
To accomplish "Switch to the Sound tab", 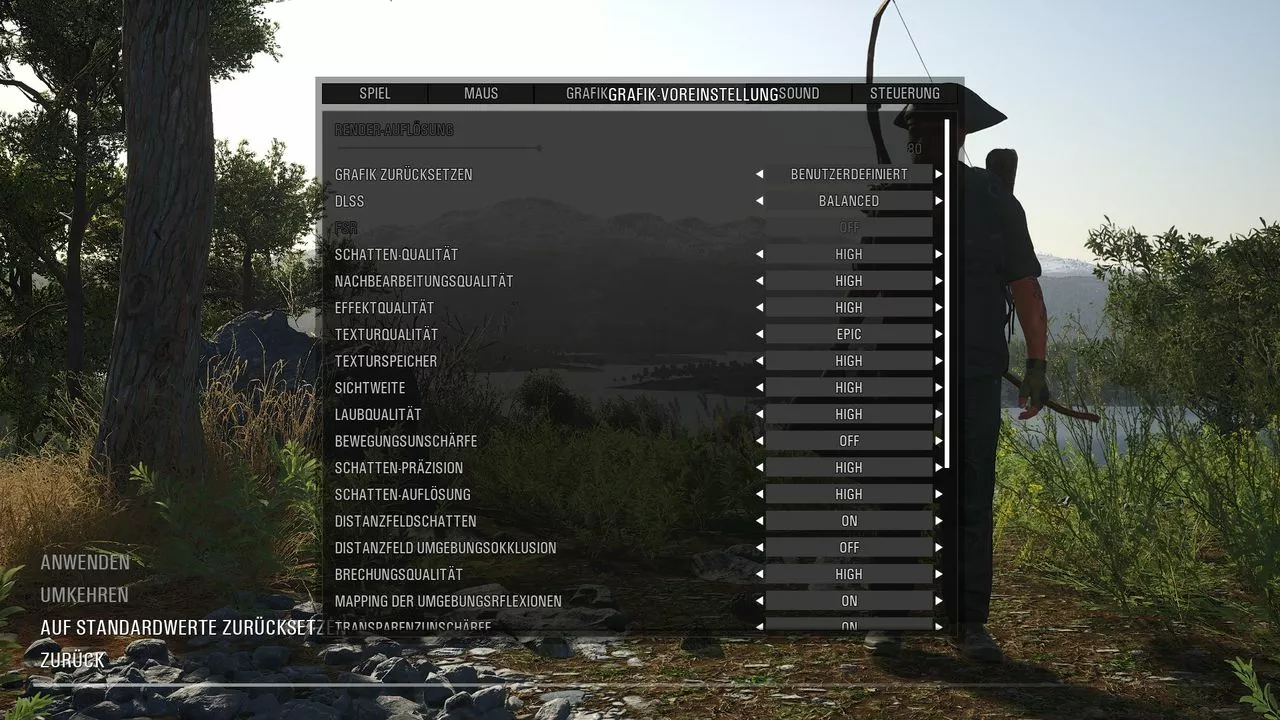I will coord(800,94).
